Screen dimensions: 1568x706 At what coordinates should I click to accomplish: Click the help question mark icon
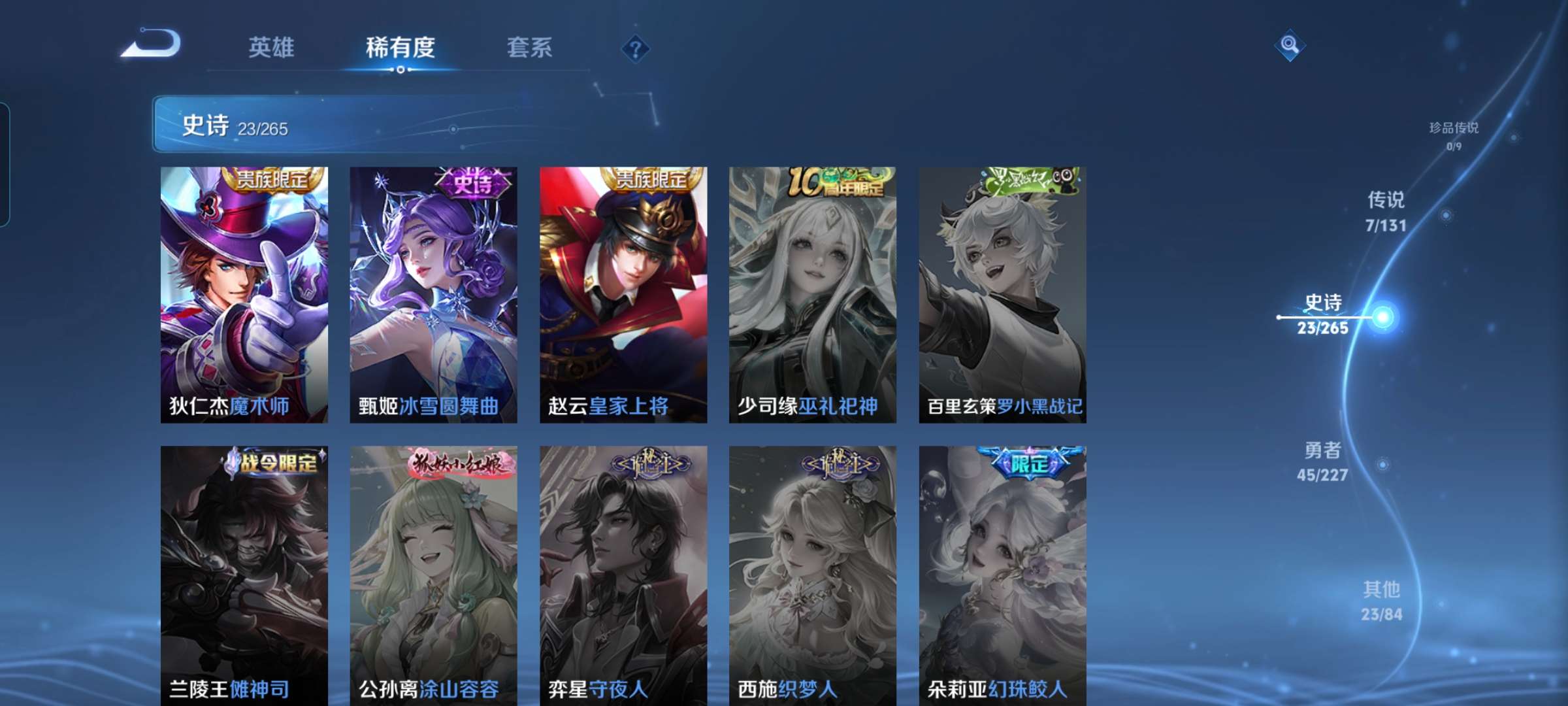pyautogui.click(x=637, y=48)
